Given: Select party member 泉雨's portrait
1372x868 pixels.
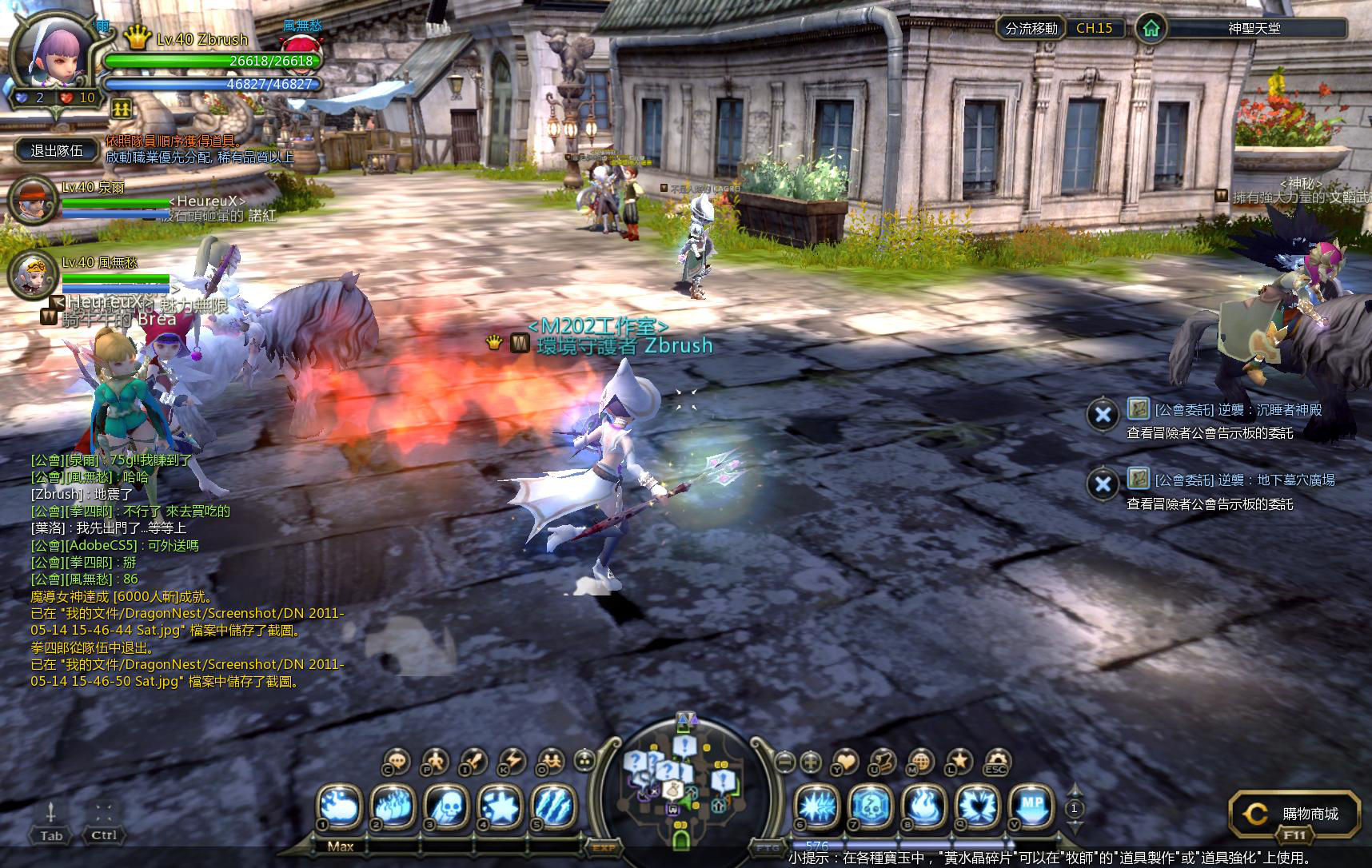Looking at the screenshot, I should pyautogui.click(x=33, y=201).
